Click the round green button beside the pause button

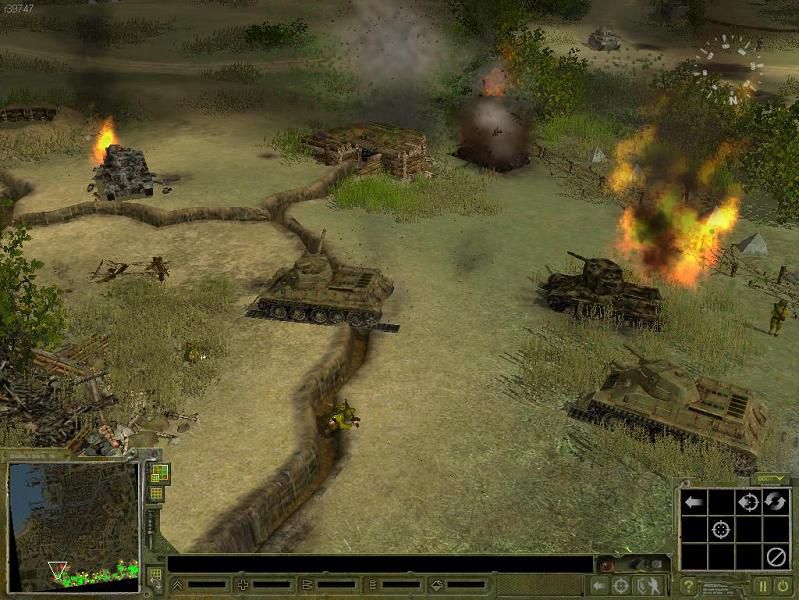[782, 587]
